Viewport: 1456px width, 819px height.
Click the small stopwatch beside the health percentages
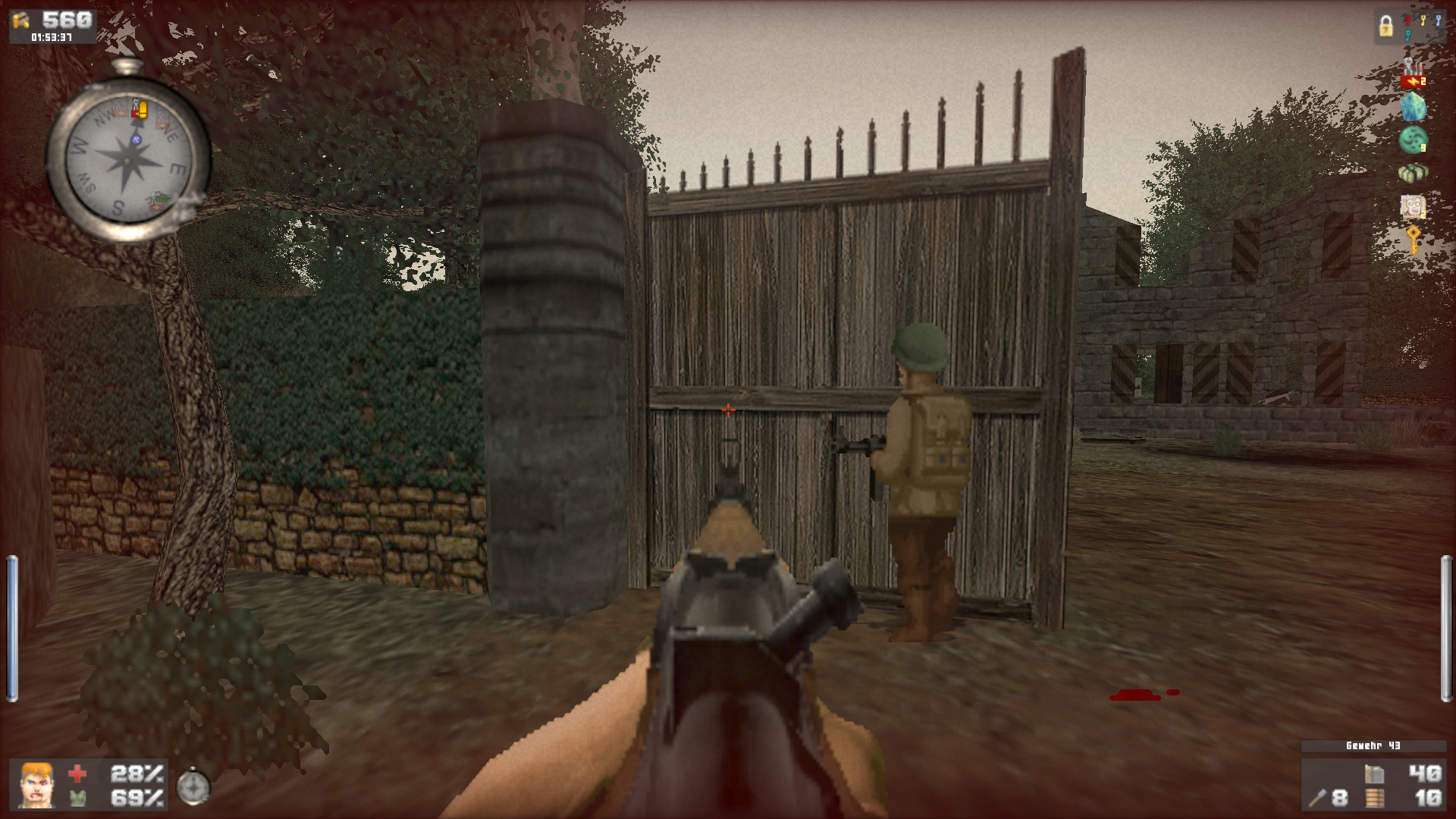(194, 787)
